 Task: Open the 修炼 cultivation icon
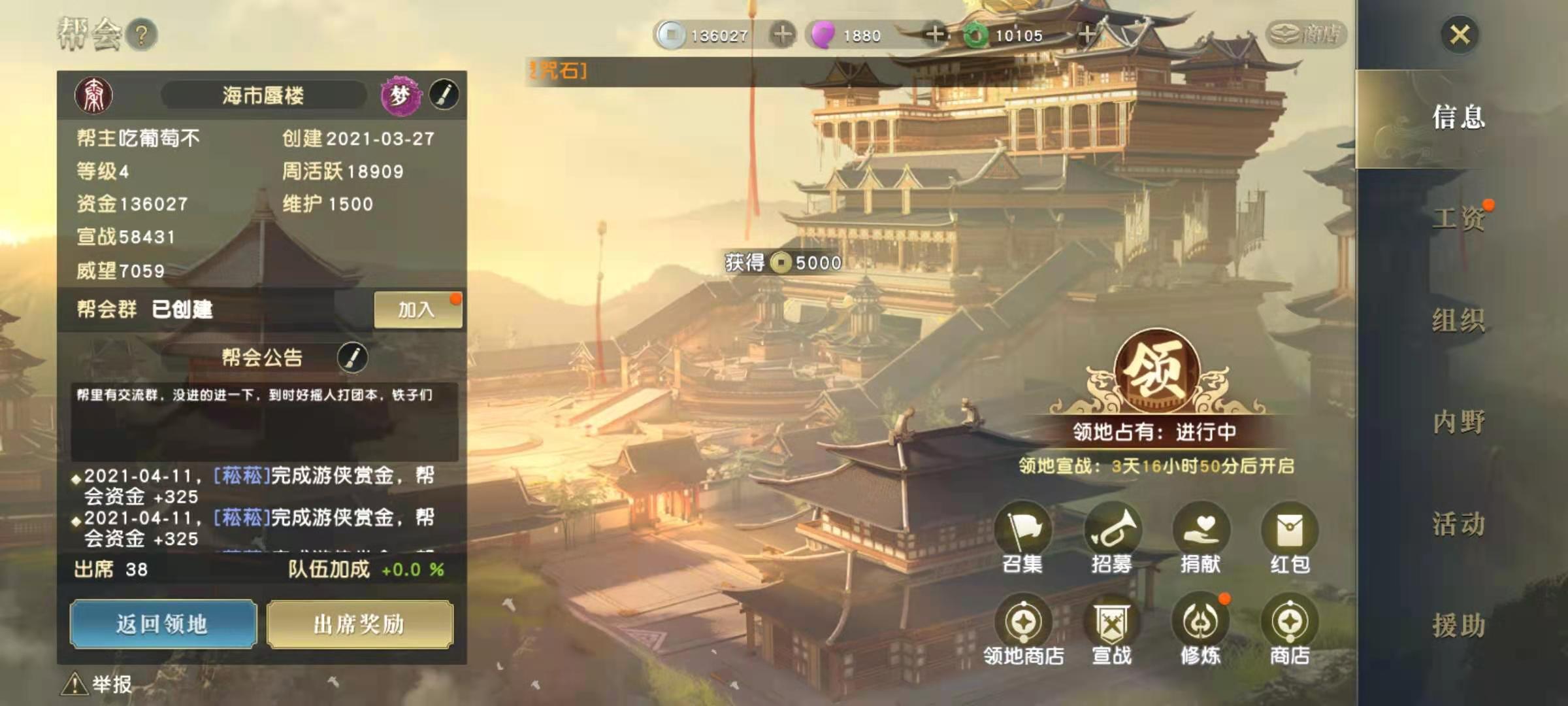tap(1201, 622)
